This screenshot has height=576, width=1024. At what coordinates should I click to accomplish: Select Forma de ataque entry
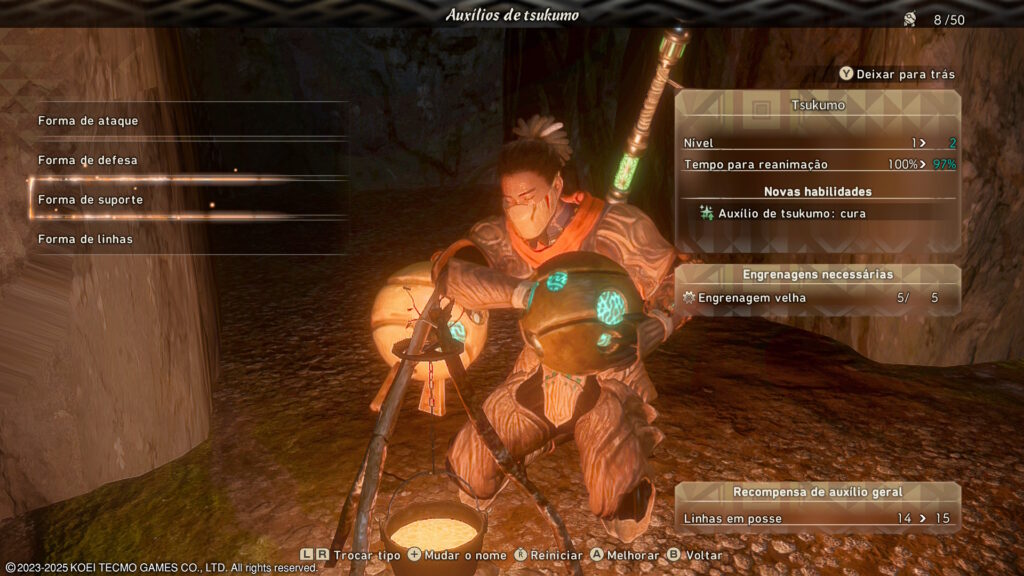[89, 121]
